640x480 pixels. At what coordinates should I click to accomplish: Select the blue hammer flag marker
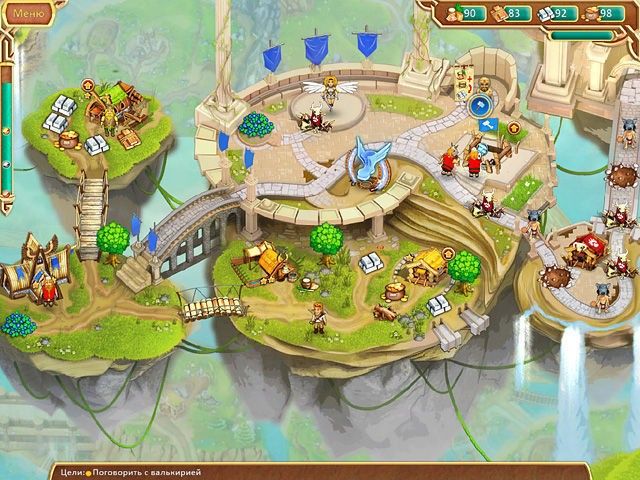(488, 125)
